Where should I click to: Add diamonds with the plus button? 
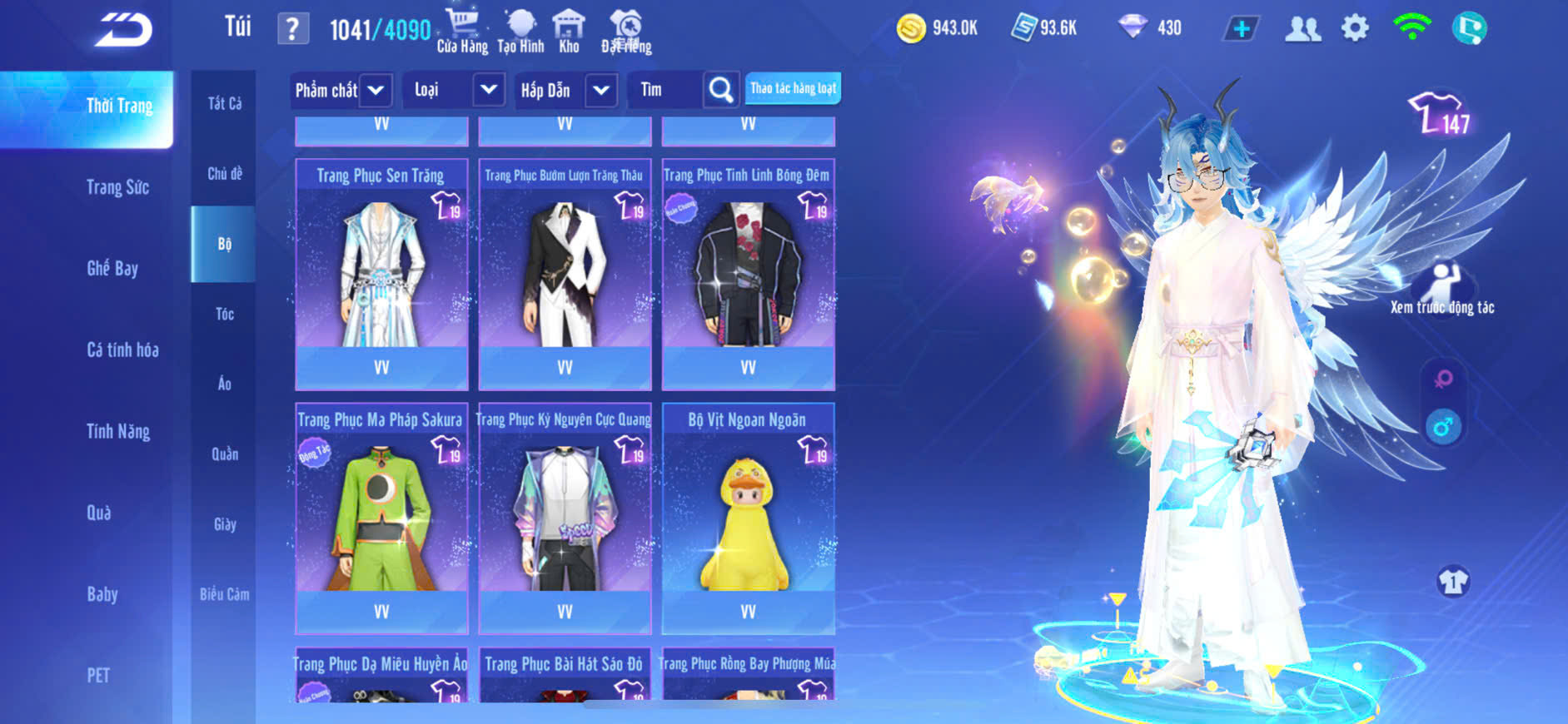click(x=1241, y=28)
